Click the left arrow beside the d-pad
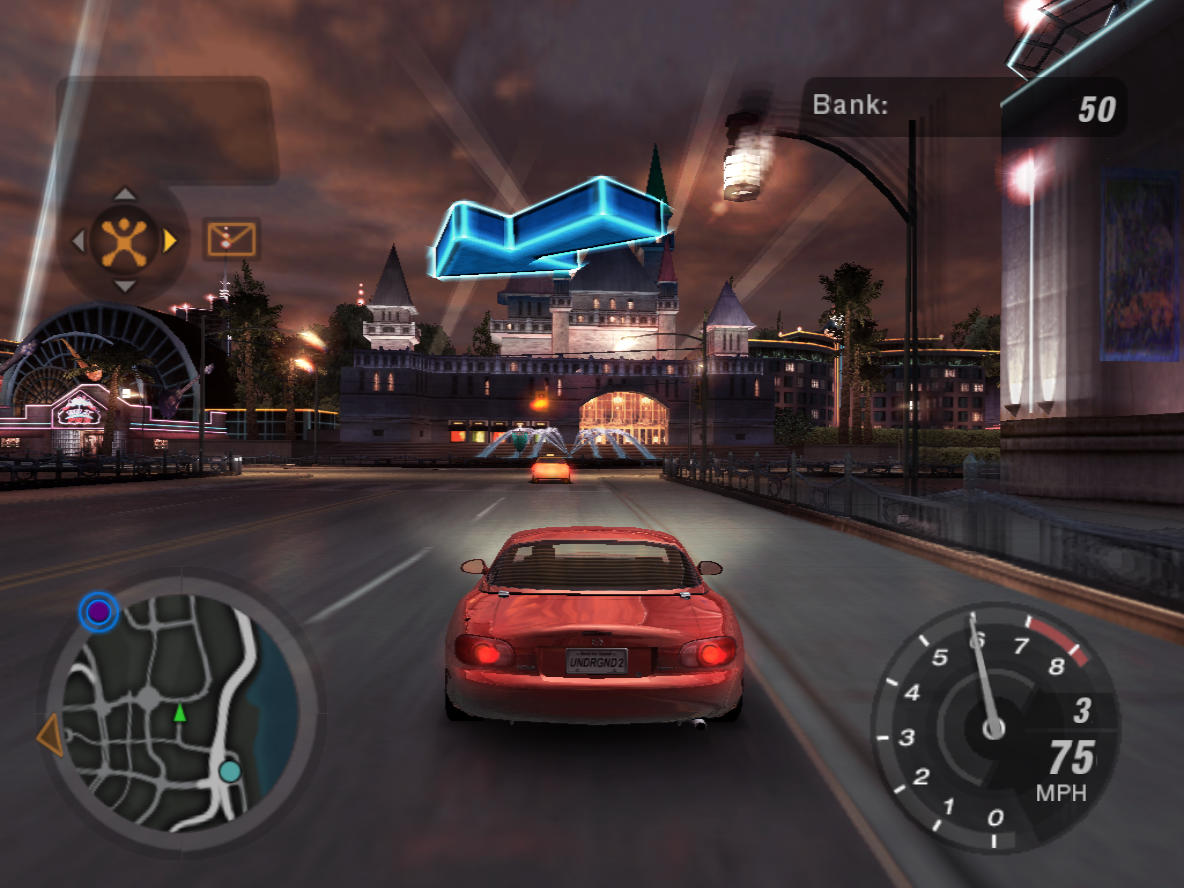1184x888 pixels. tap(78, 240)
